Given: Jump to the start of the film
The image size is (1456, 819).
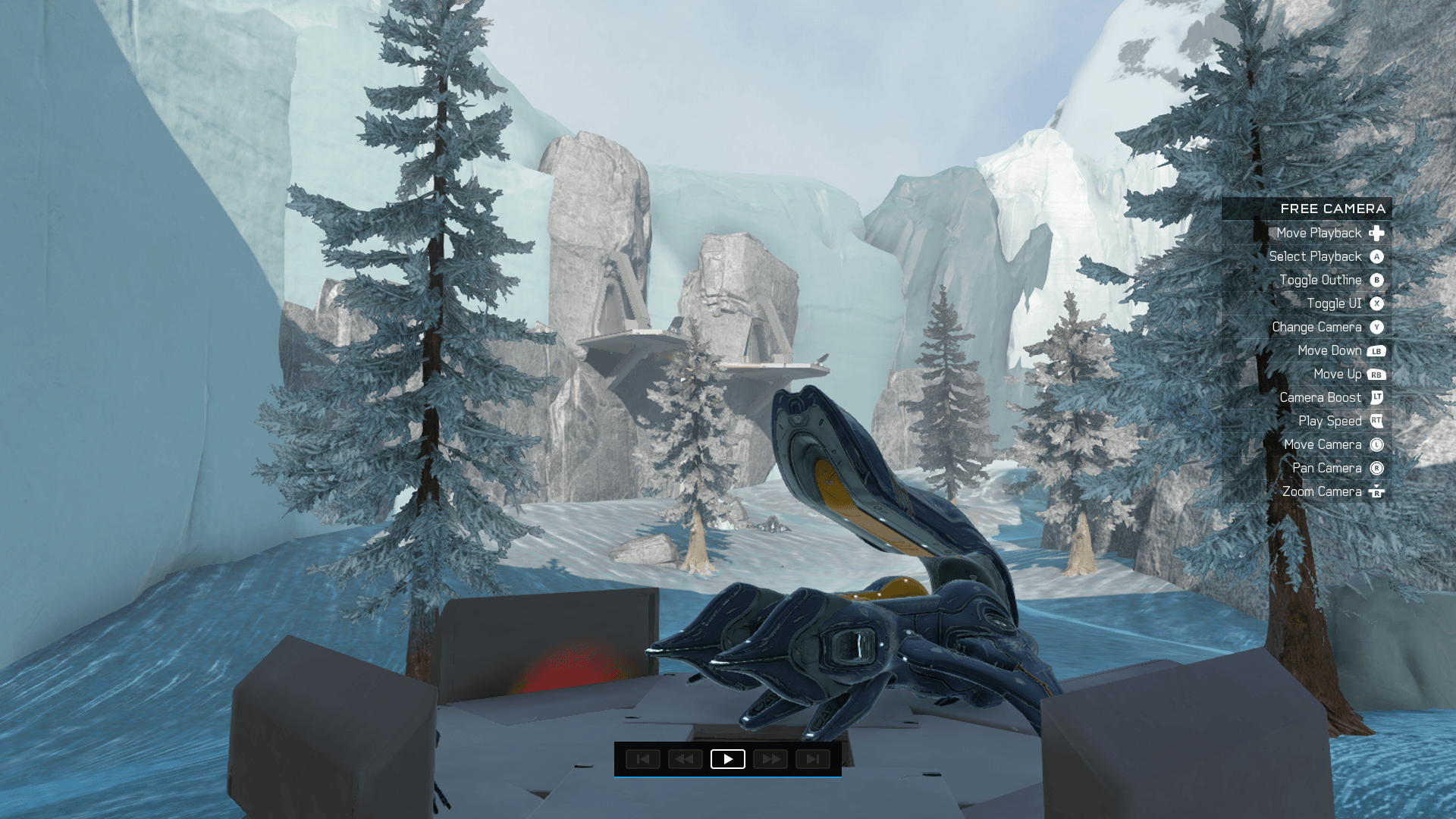Looking at the screenshot, I should point(642,759).
